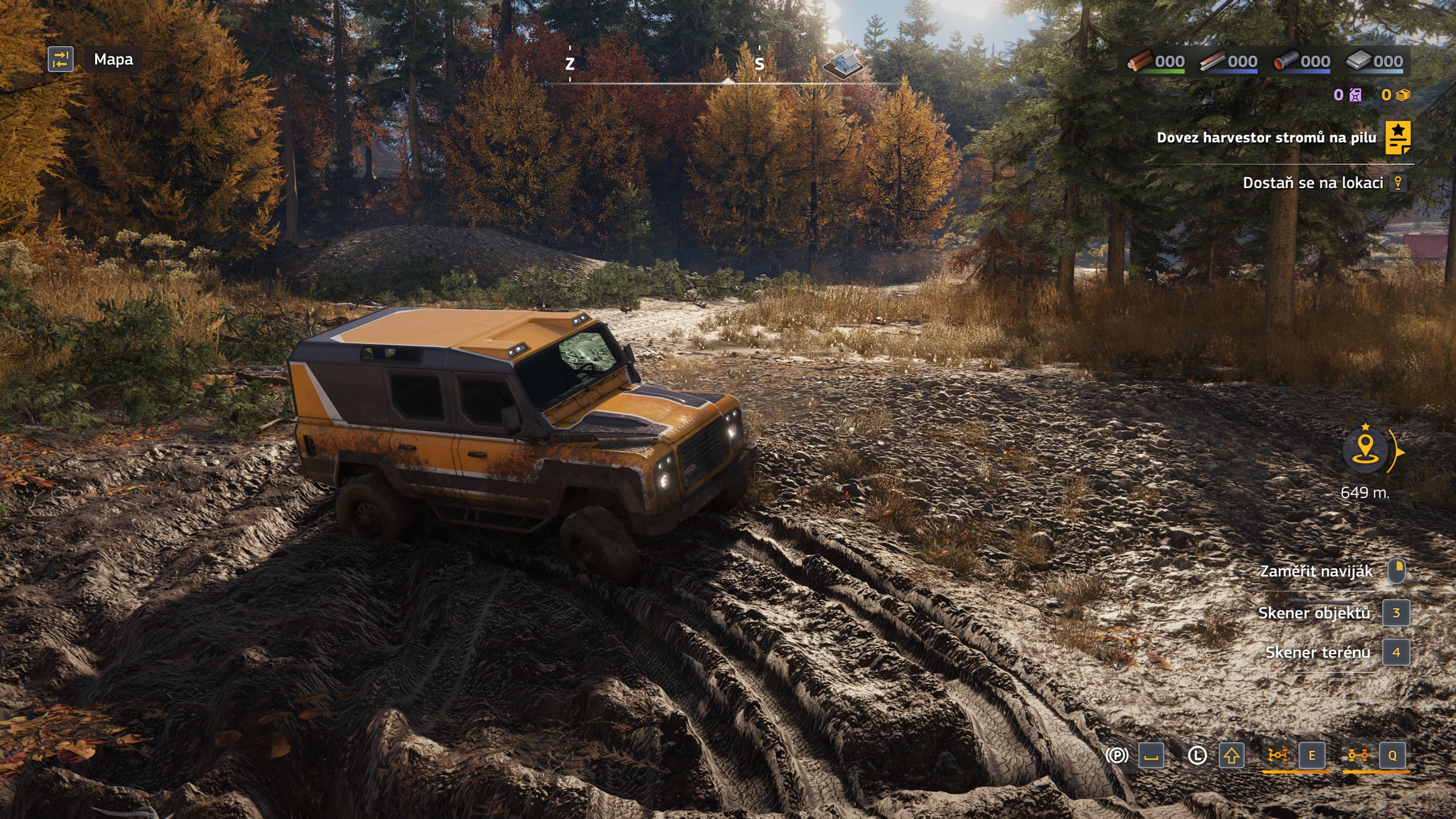Open the yellow starred quest icon
The image size is (1456, 819).
1397,137
